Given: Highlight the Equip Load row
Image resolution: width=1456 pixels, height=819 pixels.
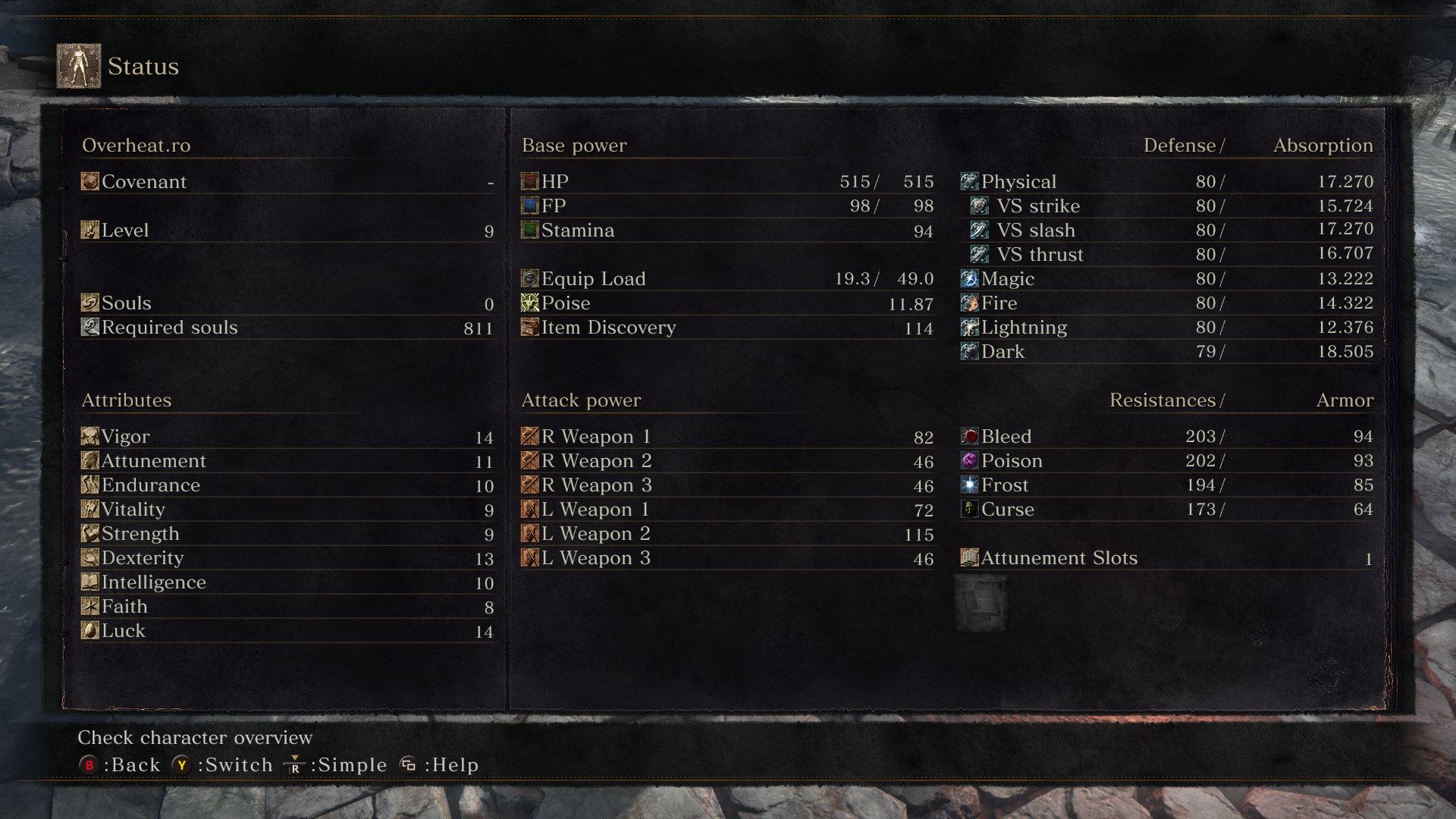Looking at the screenshot, I should pos(726,279).
